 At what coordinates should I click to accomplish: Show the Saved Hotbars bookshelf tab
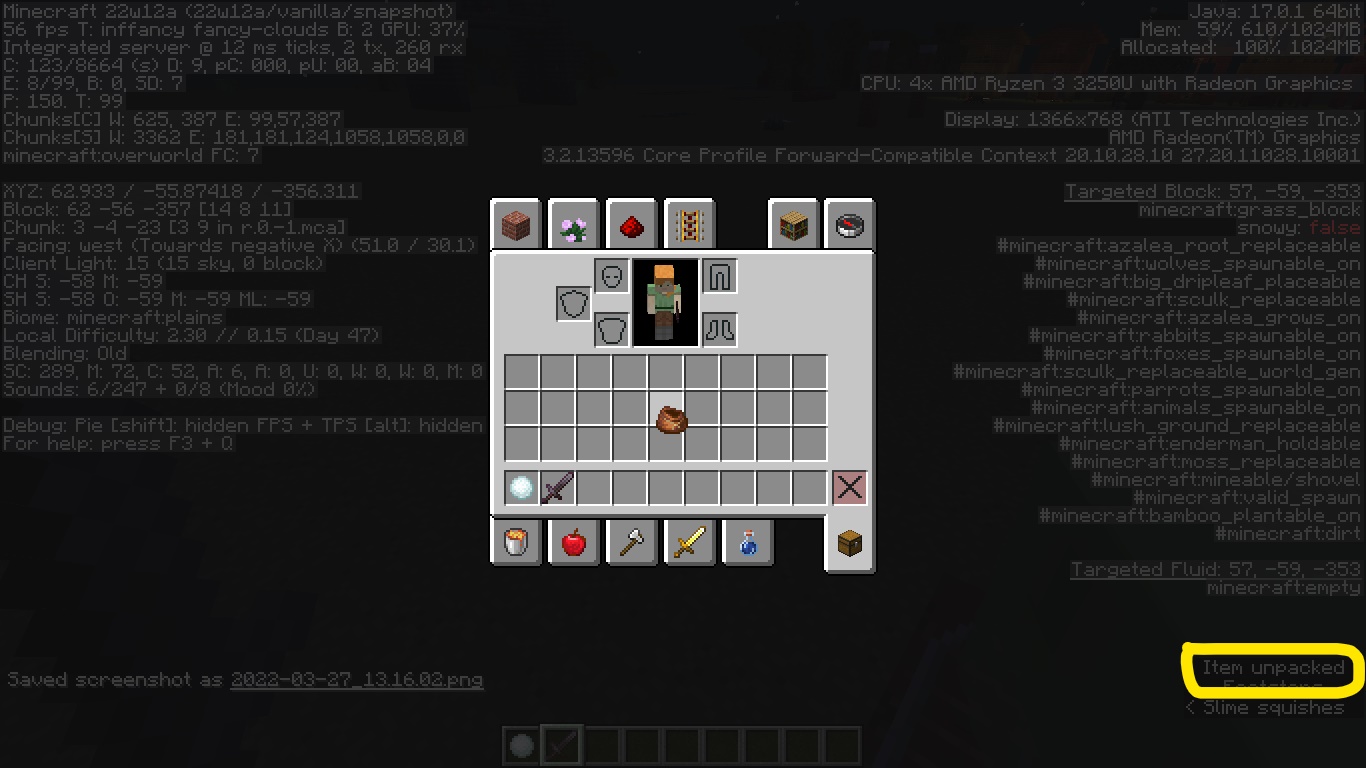(794, 226)
